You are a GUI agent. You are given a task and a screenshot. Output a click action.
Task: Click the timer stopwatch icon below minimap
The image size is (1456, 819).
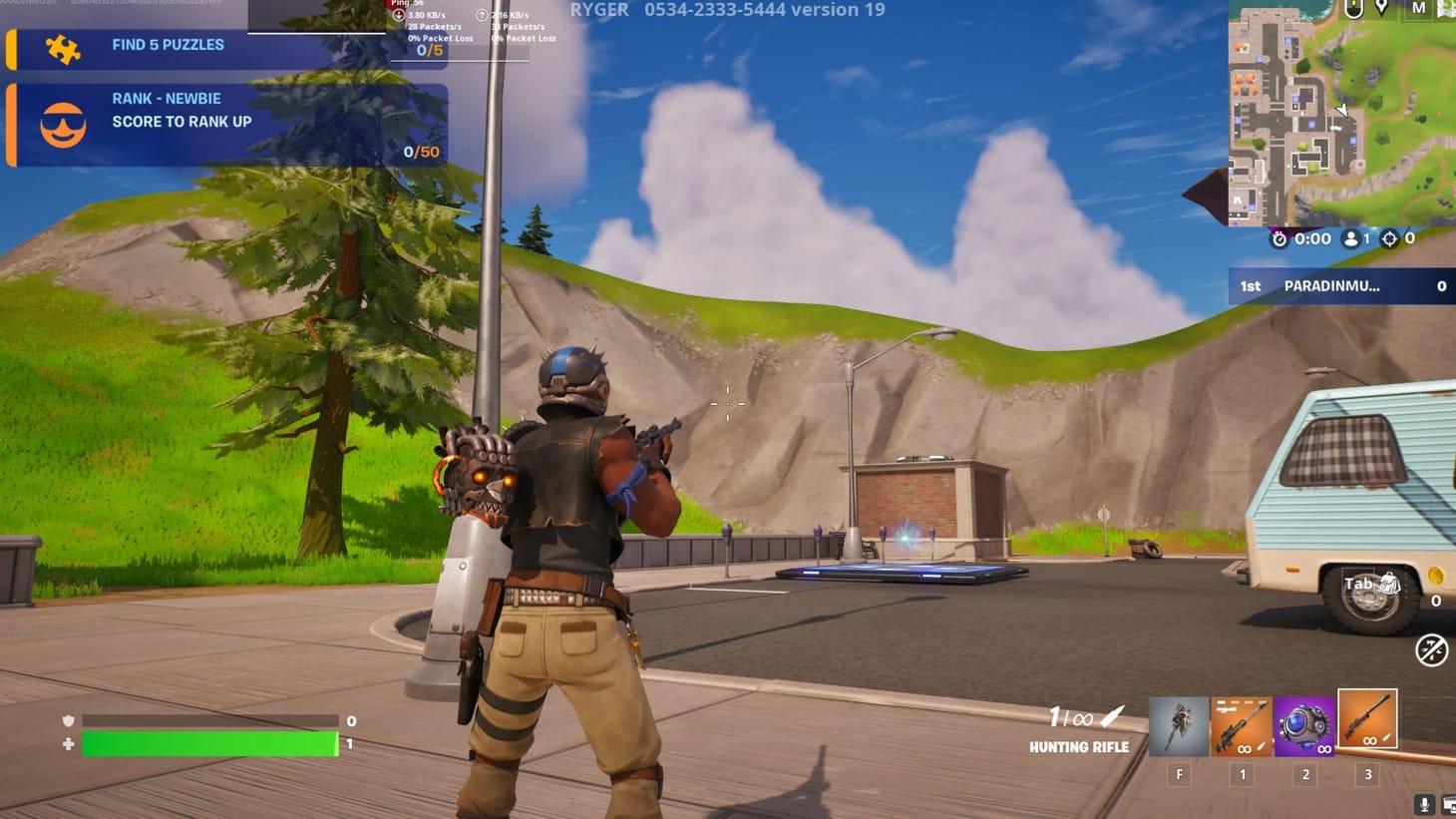1279,238
